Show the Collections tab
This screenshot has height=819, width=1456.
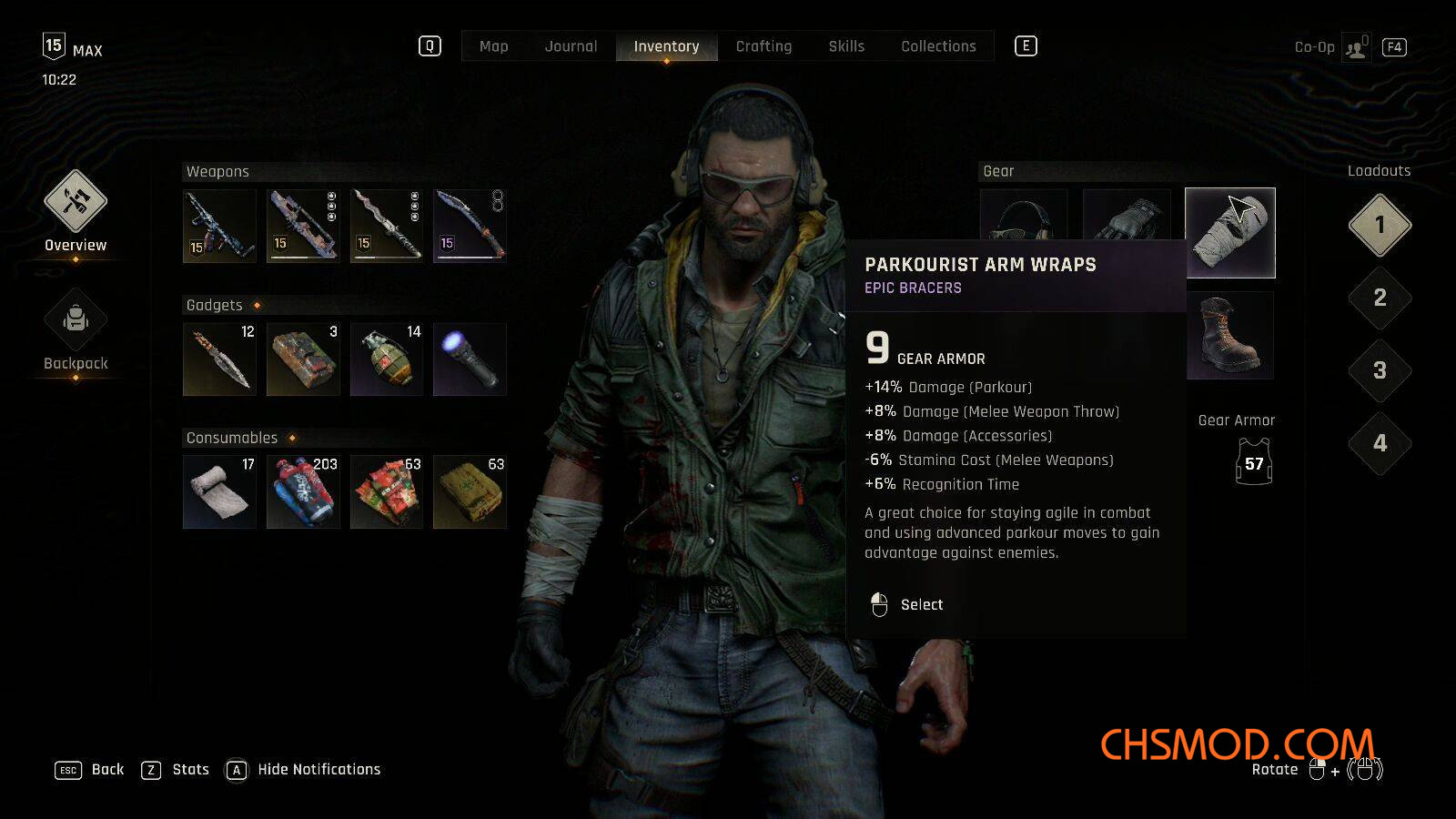938,46
